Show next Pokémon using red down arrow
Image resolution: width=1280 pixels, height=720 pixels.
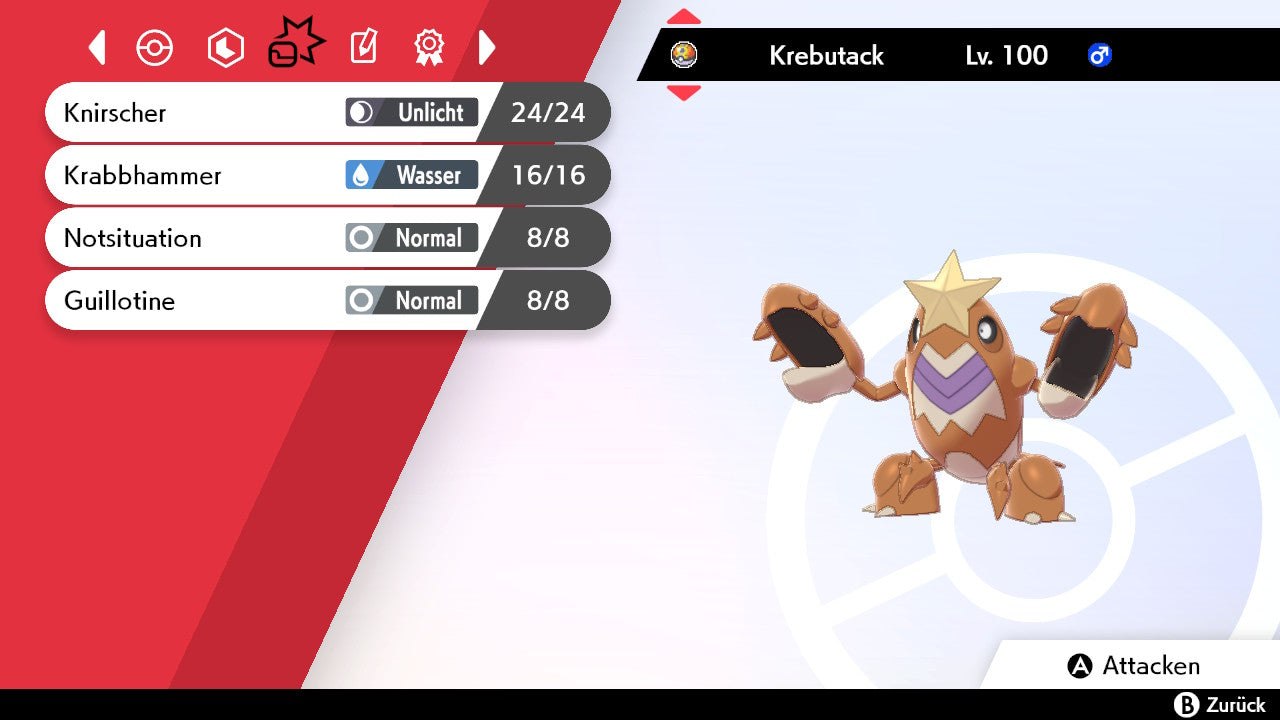click(684, 93)
